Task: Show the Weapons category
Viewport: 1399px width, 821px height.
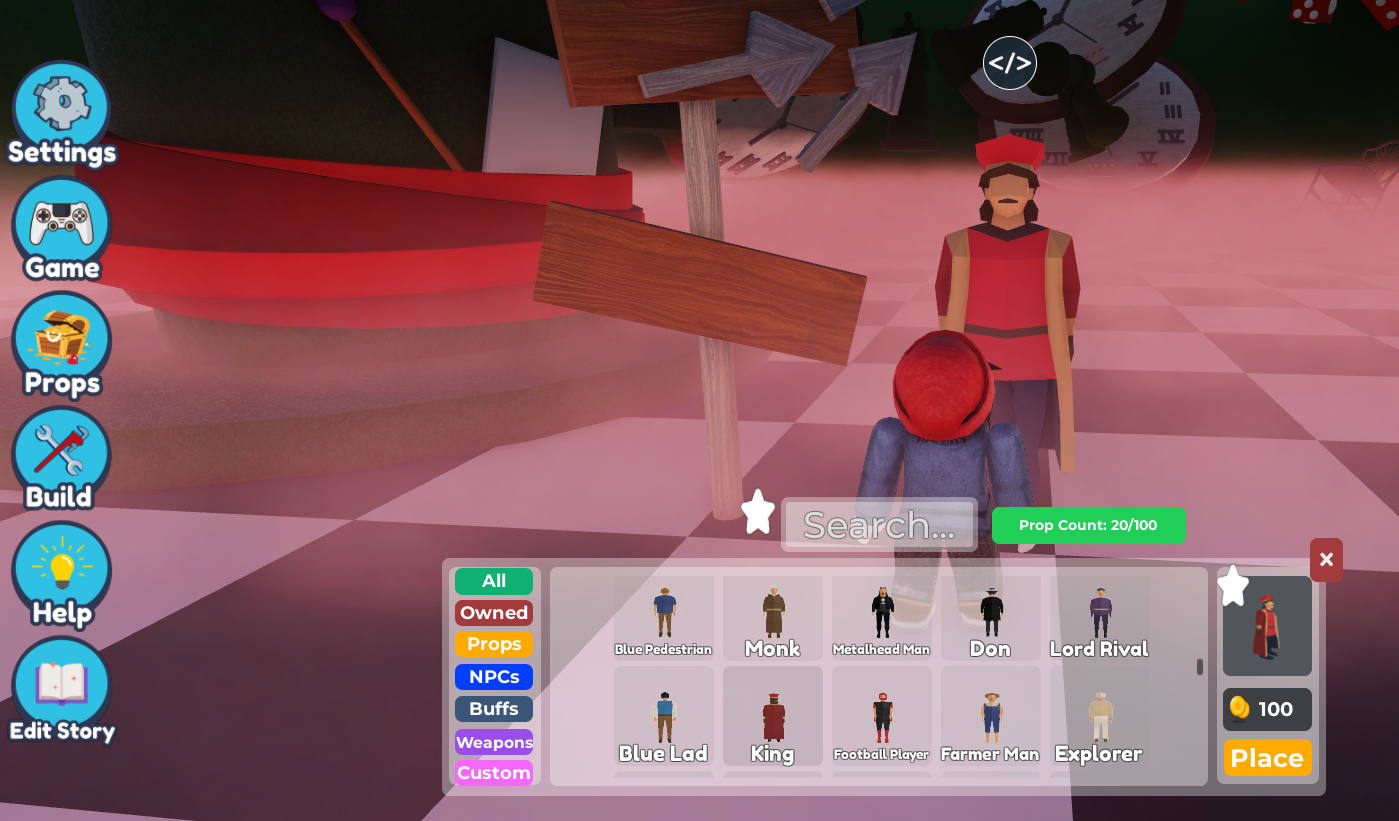Action: tap(494, 742)
